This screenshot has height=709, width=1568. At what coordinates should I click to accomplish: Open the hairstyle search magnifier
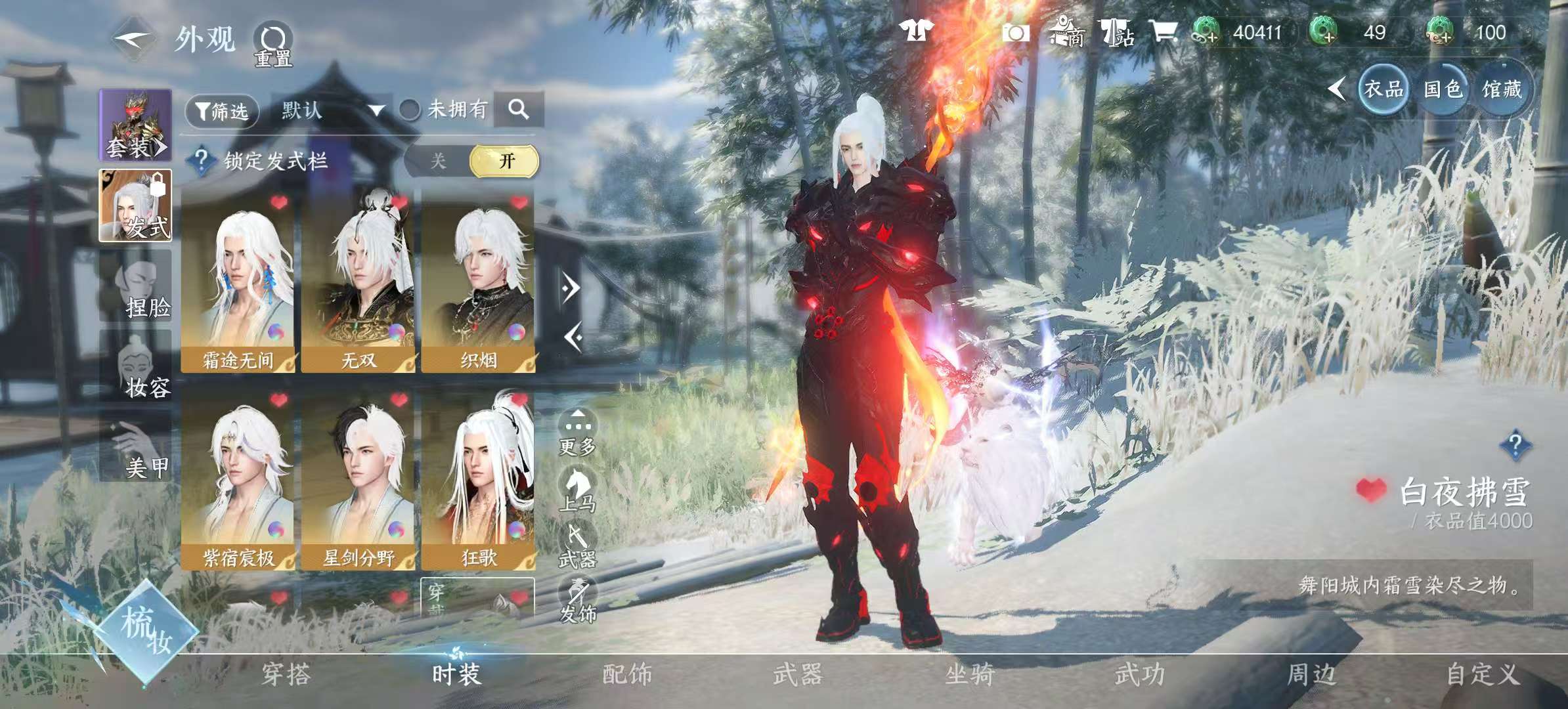click(x=519, y=110)
